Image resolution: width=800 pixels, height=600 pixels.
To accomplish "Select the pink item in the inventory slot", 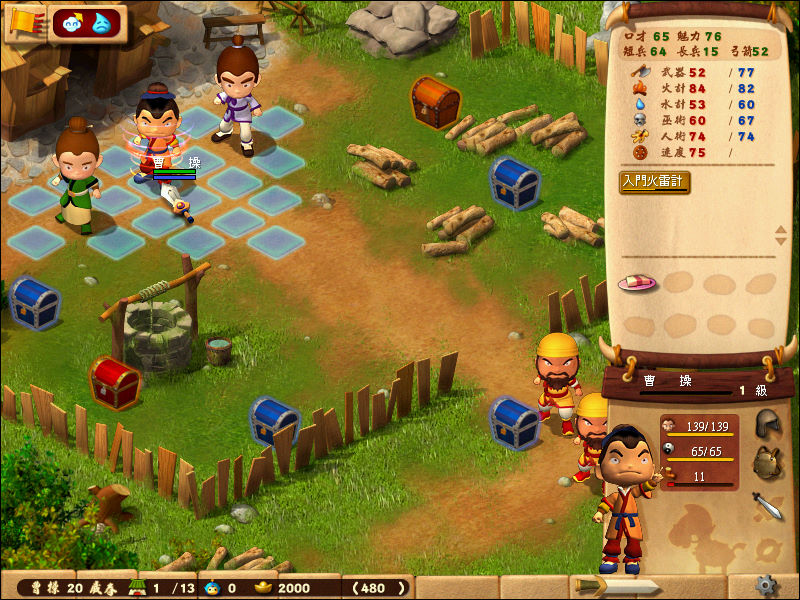I will pos(637,283).
